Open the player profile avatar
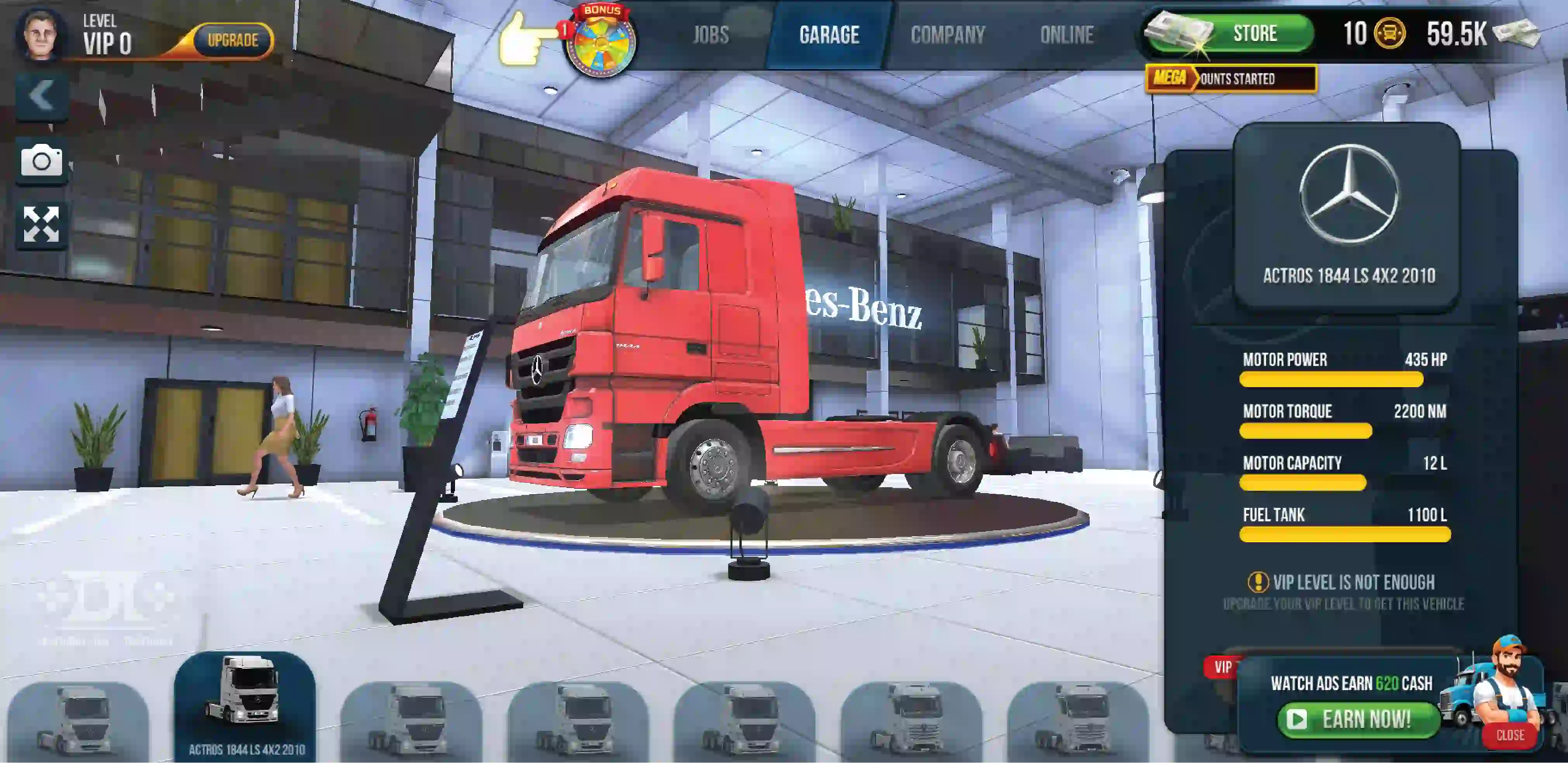Image resolution: width=1568 pixels, height=763 pixels. click(x=40, y=35)
